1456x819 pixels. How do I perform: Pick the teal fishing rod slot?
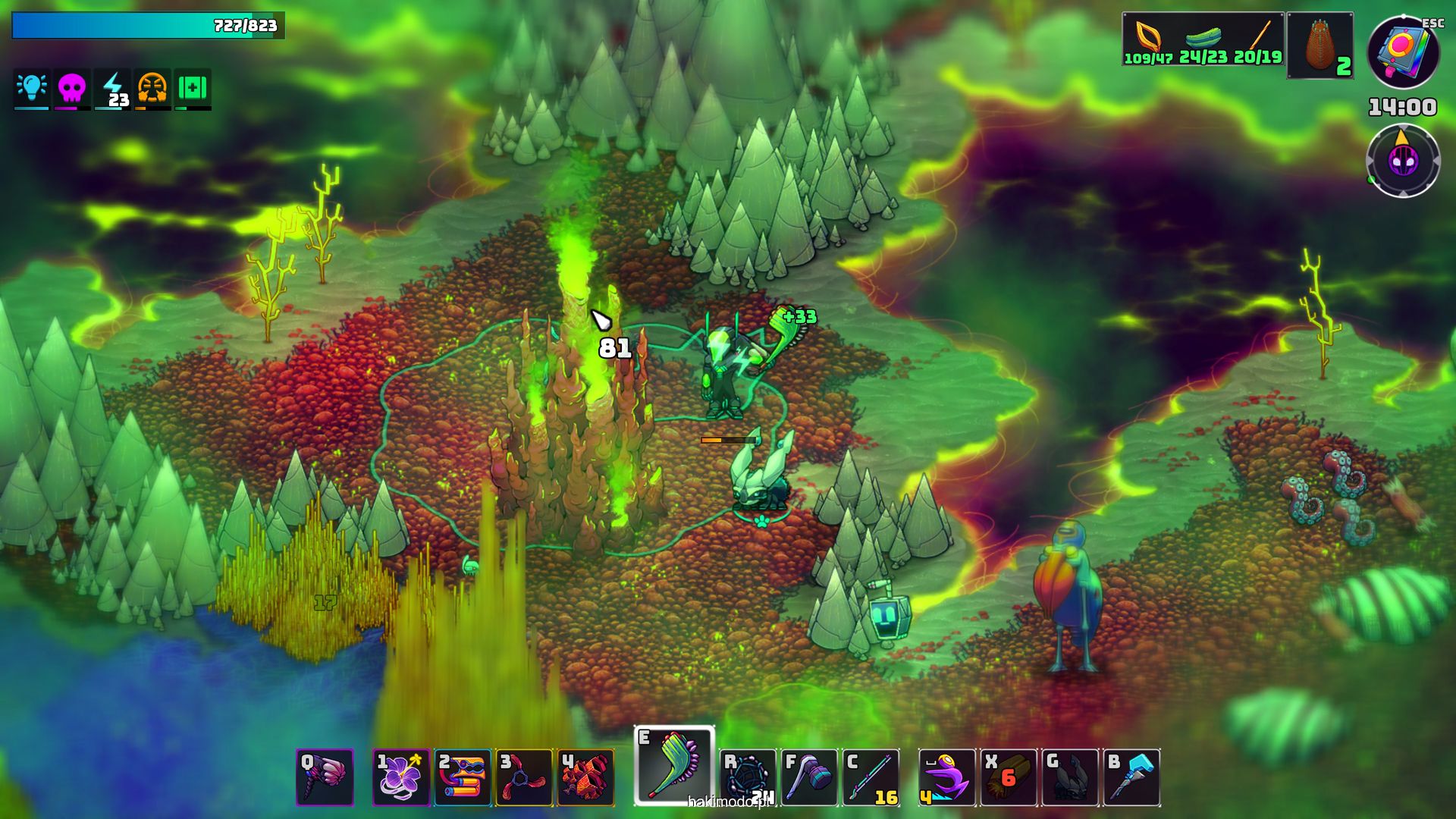coord(871,777)
